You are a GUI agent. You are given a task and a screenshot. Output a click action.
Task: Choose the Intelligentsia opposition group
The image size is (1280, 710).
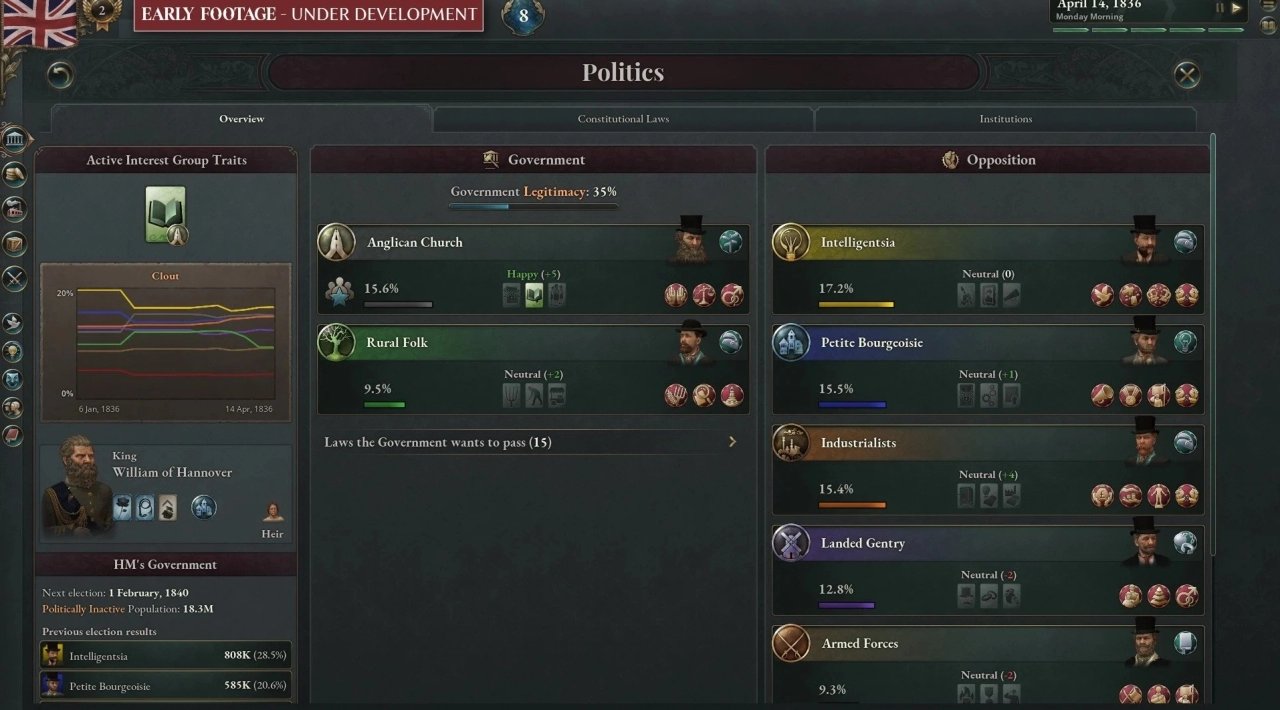click(857, 243)
